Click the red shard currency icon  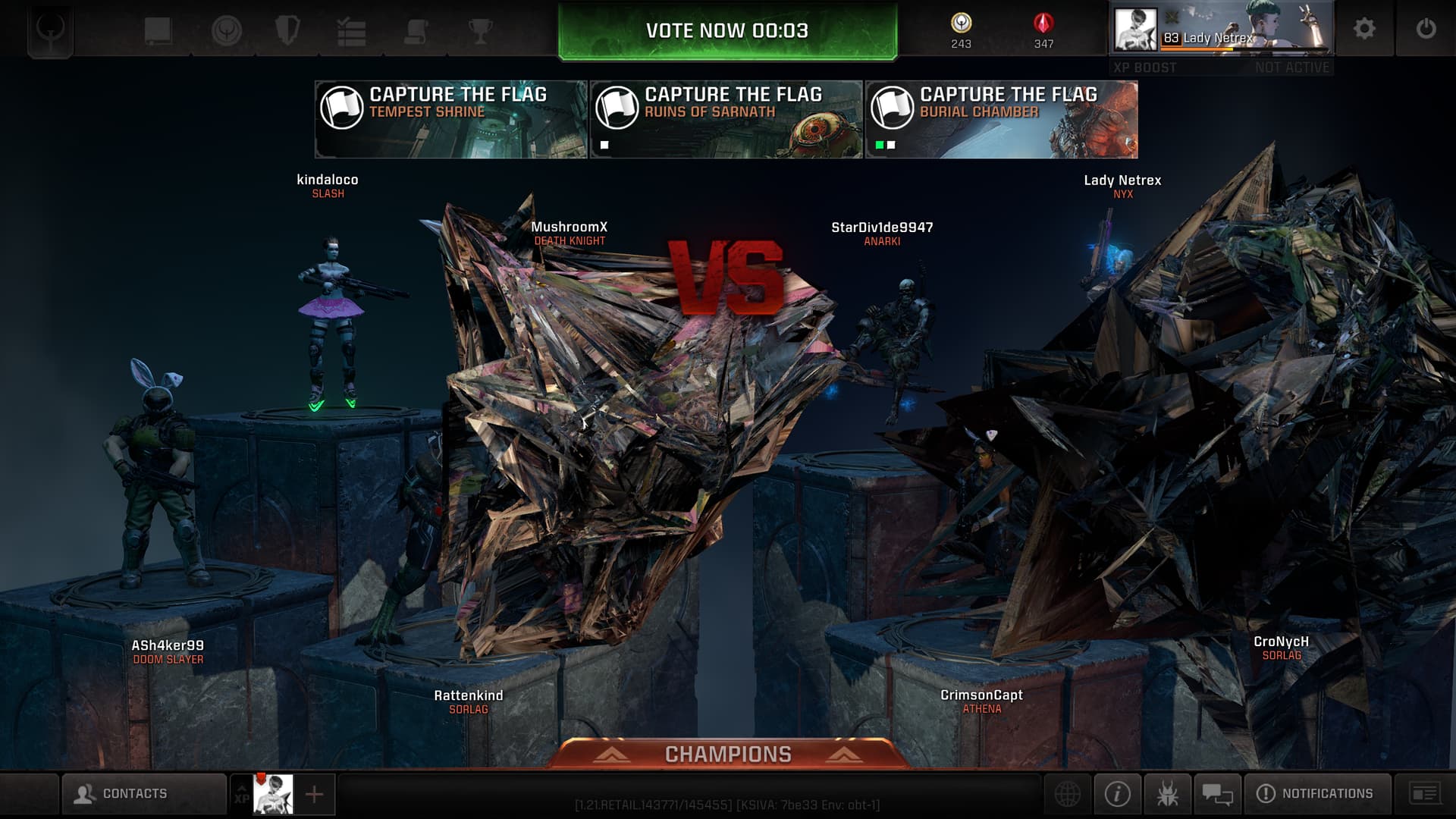(x=1043, y=24)
